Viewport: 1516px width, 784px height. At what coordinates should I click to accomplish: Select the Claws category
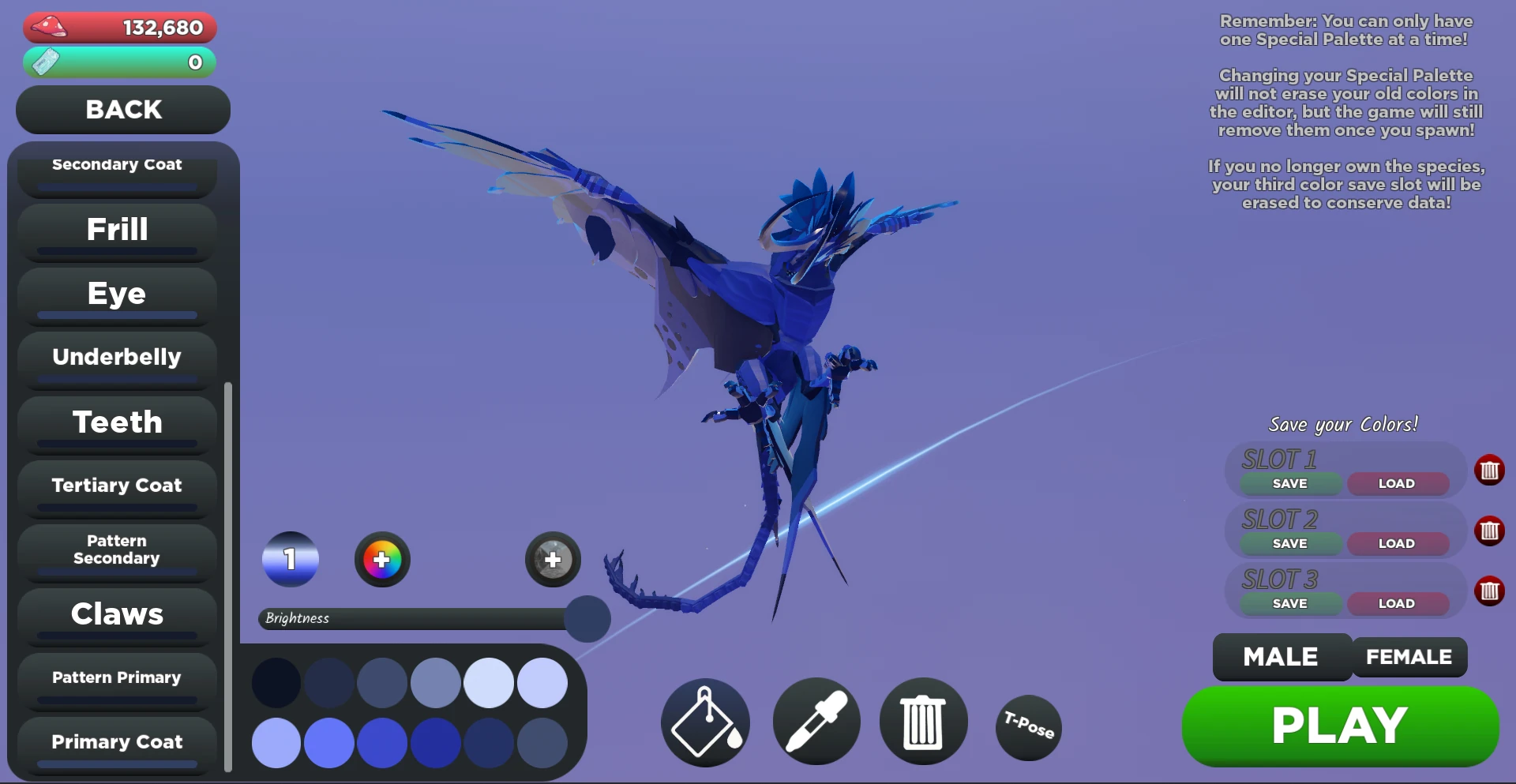click(118, 614)
